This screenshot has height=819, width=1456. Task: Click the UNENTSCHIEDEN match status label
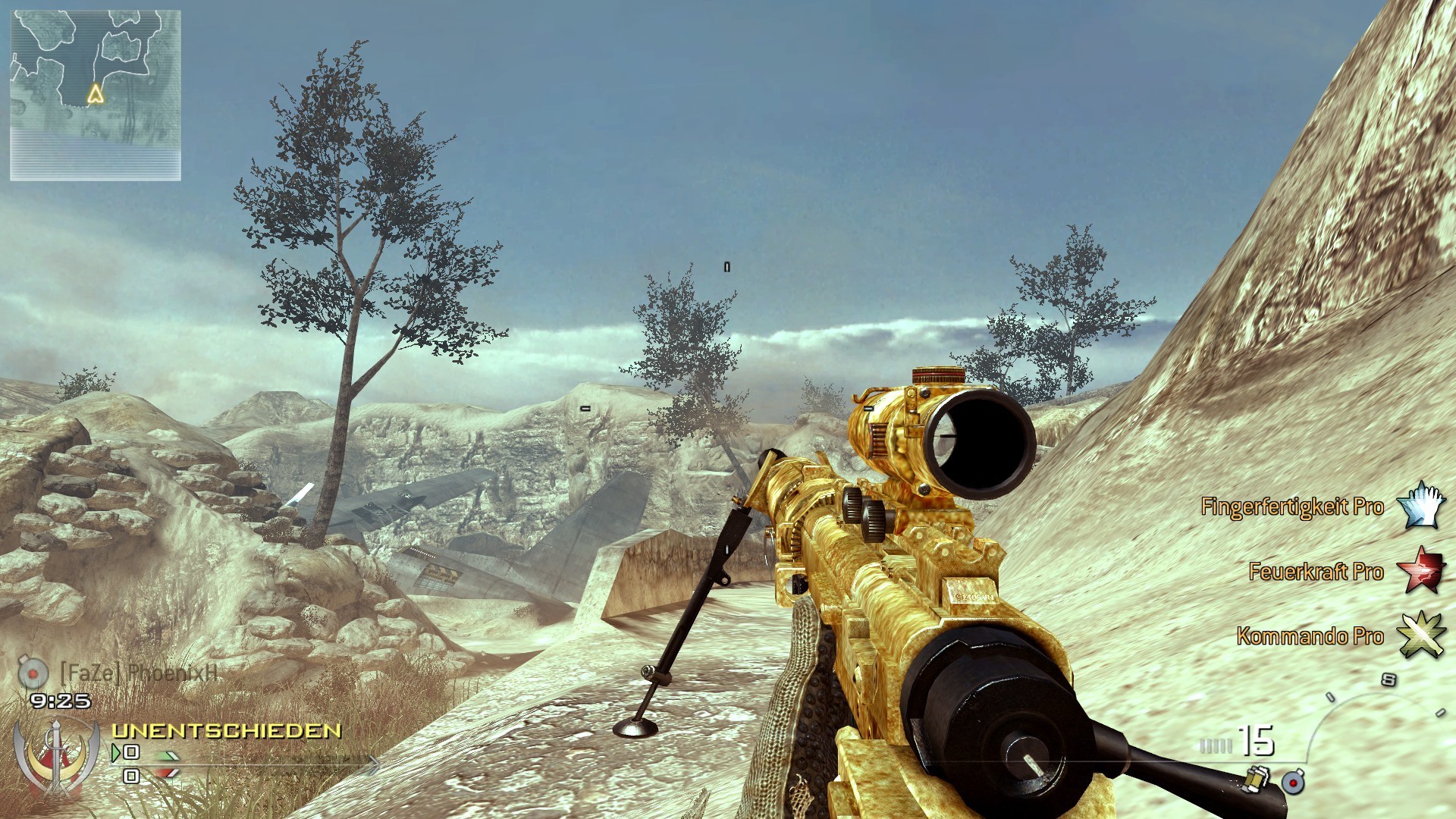(226, 732)
